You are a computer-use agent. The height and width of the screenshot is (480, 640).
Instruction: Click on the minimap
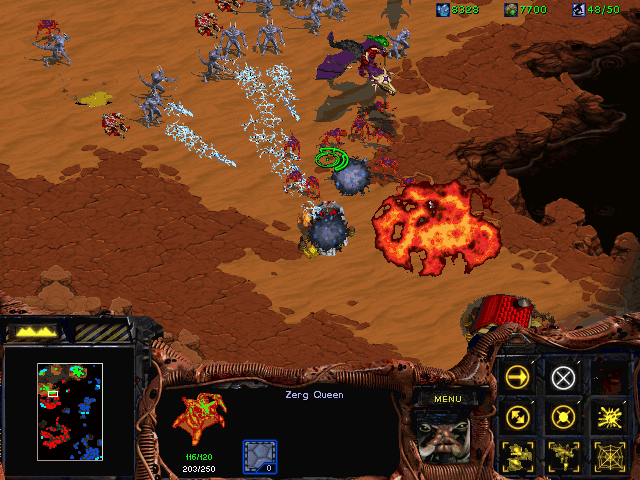pyautogui.click(x=70, y=411)
